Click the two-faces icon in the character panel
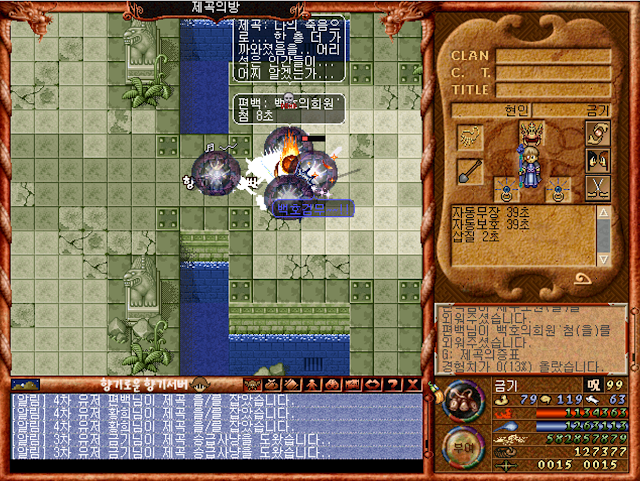The height and width of the screenshot is (481, 640). 597,160
